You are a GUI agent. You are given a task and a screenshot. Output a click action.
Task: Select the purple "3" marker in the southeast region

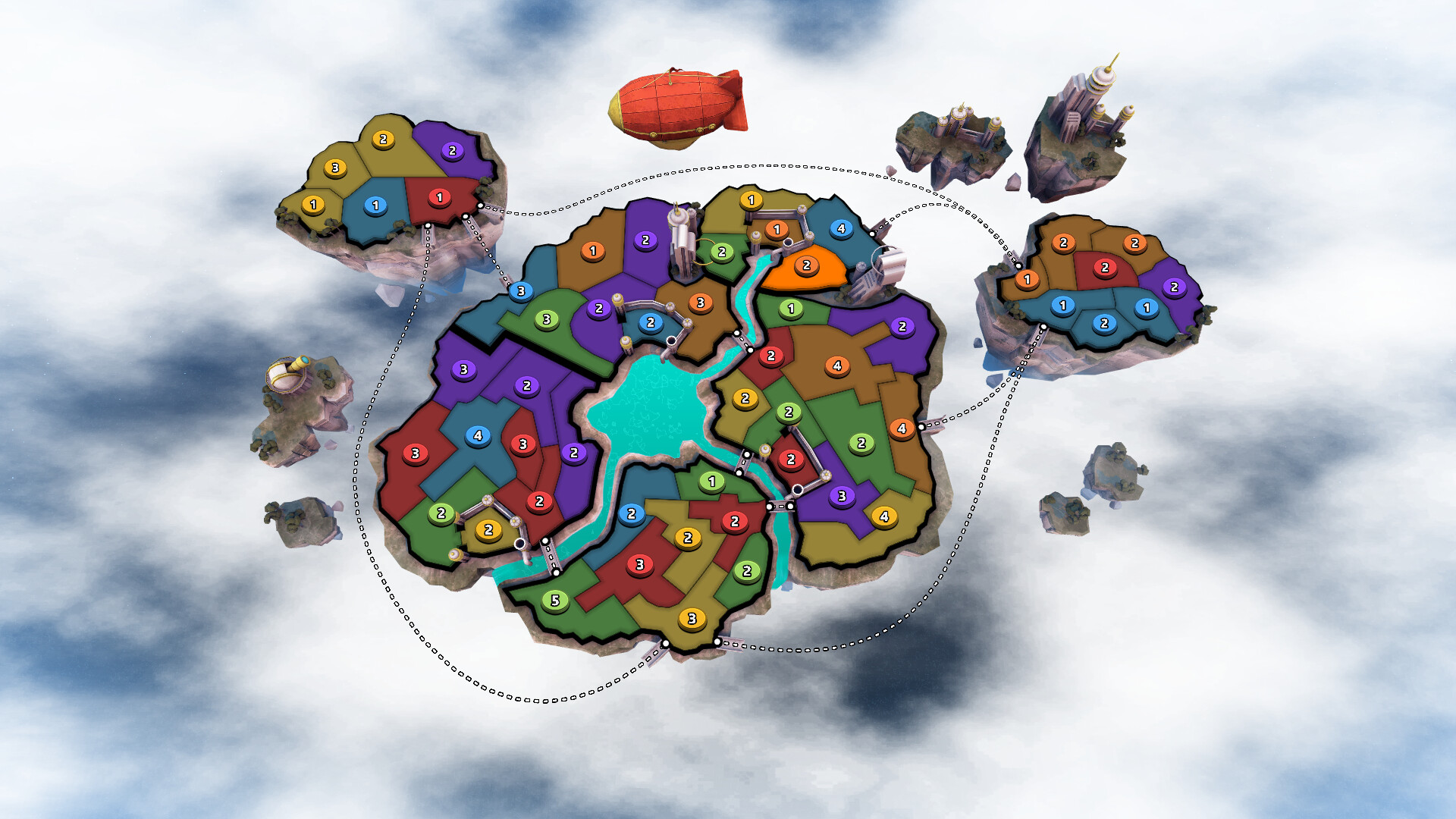tap(842, 495)
